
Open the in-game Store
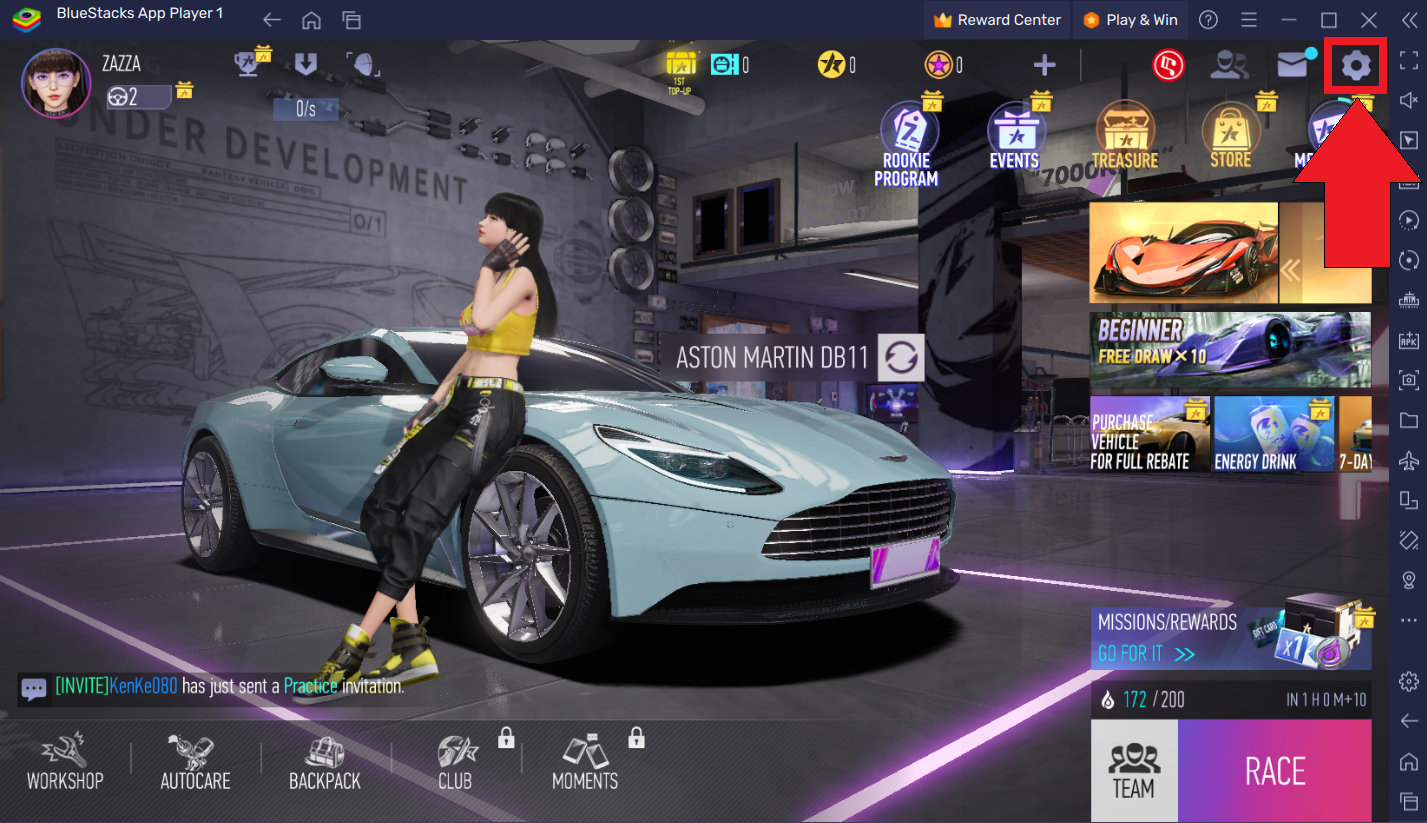click(x=1229, y=135)
